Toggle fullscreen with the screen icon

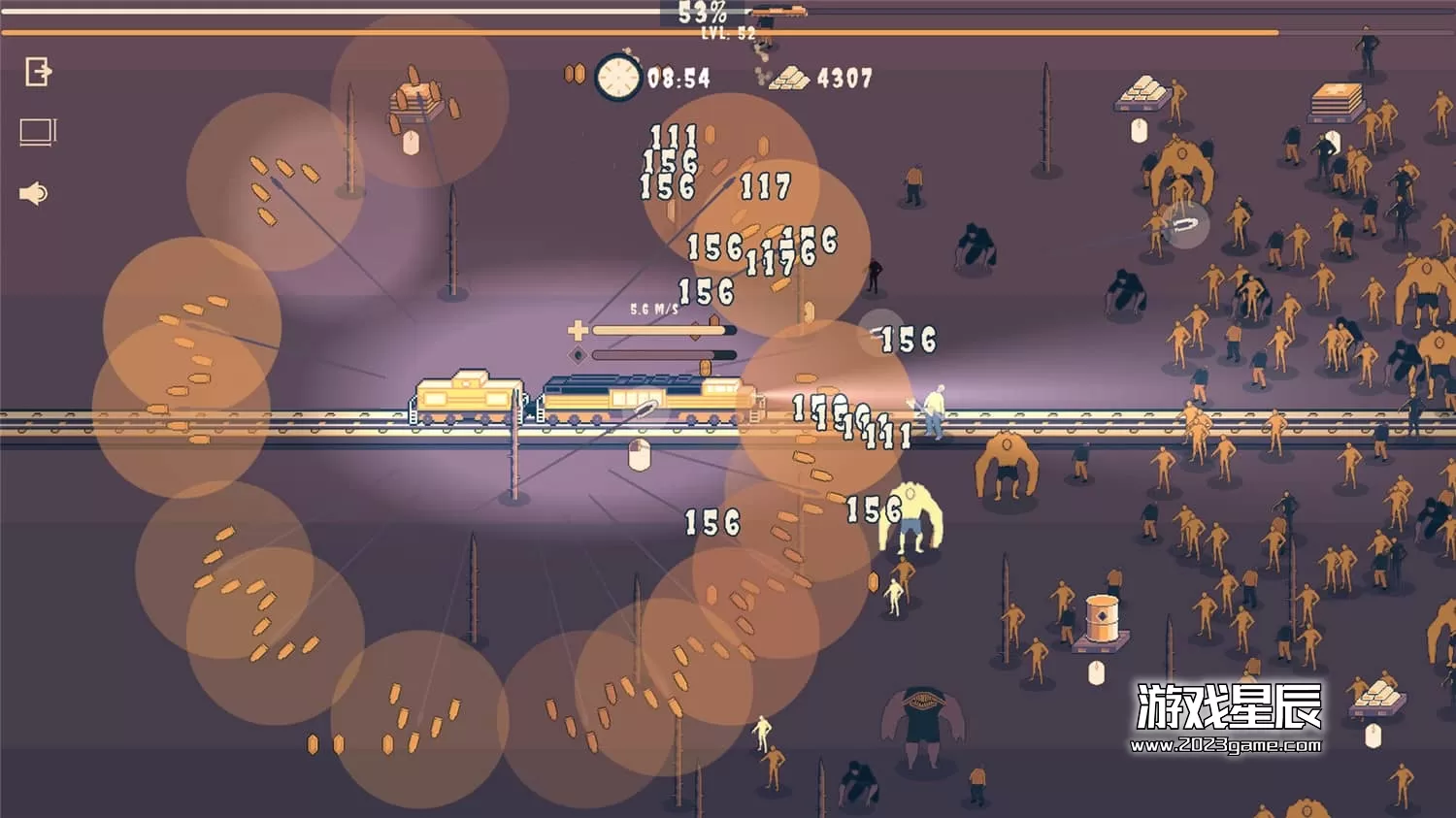38,132
